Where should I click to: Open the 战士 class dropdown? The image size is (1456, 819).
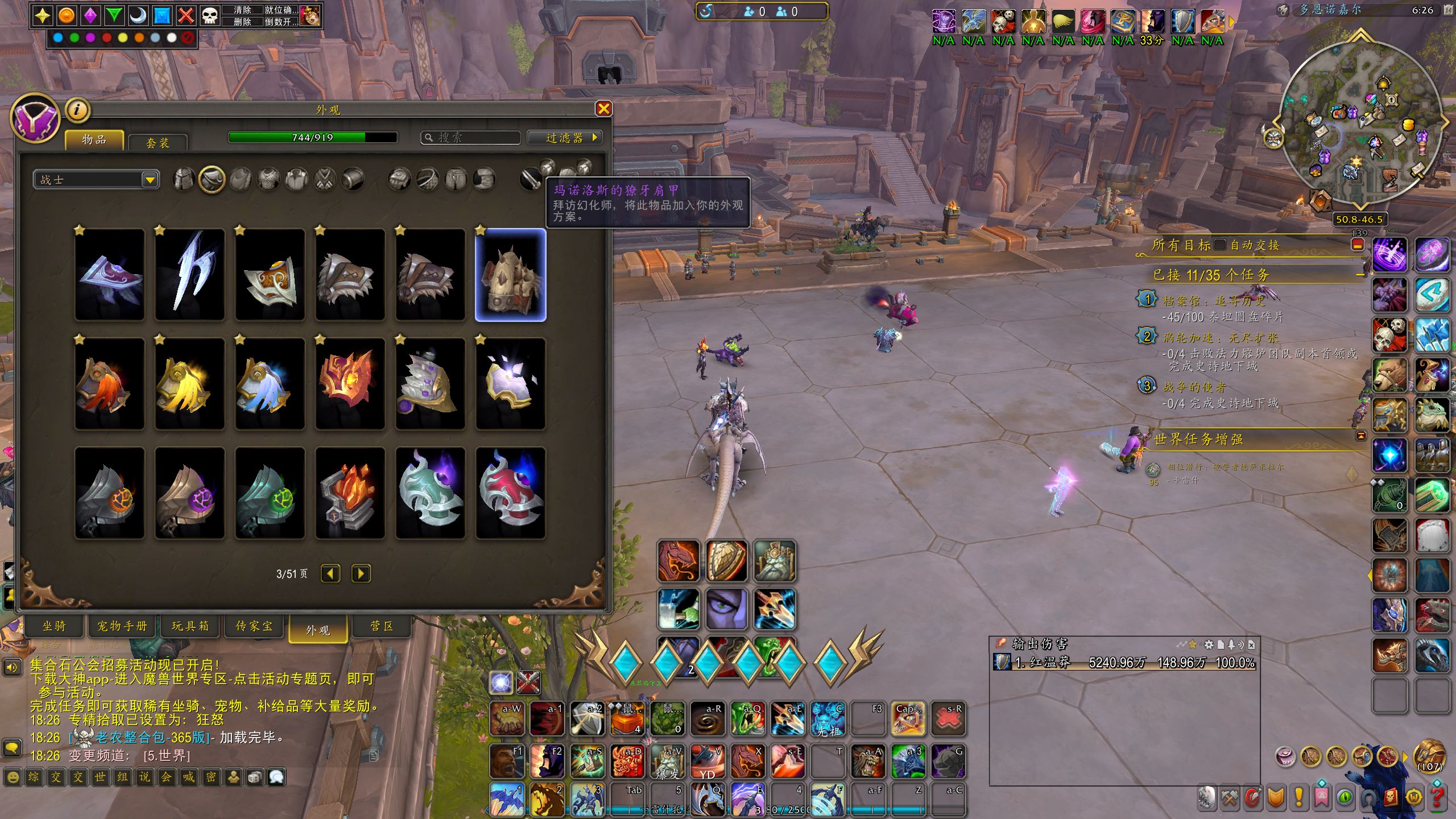tap(150, 180)
